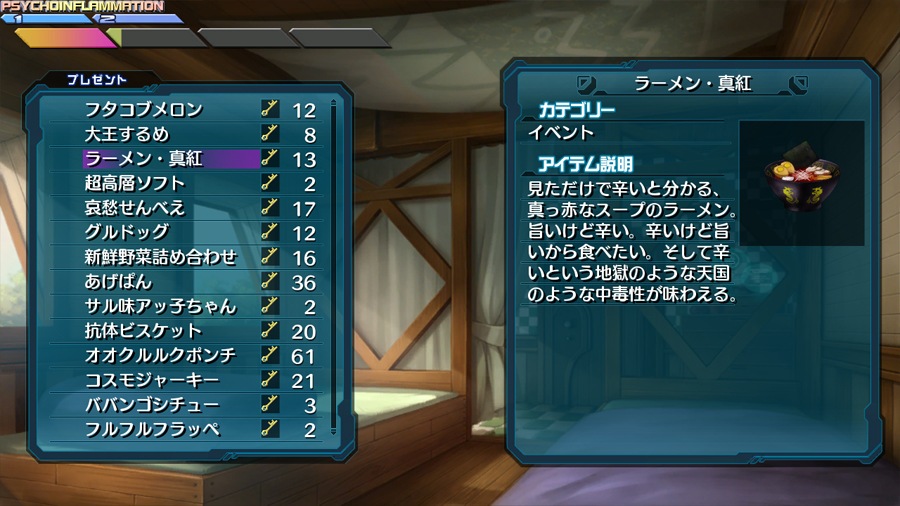Click the ramen bowl item thumbnail
This screenshot has height=506, width=900.
[800, 182]
